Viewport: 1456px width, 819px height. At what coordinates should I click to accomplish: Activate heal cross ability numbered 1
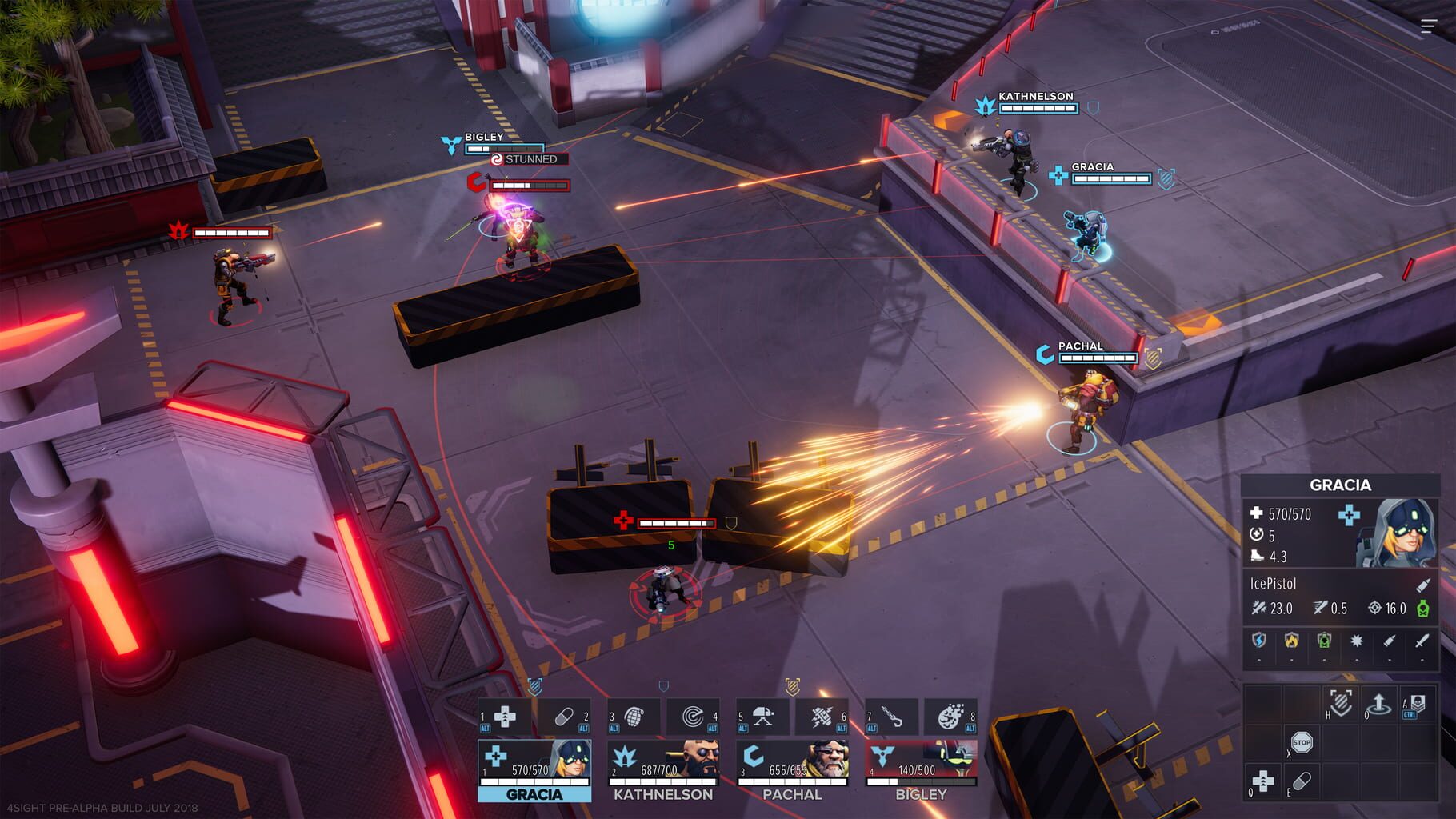point(505,716)
